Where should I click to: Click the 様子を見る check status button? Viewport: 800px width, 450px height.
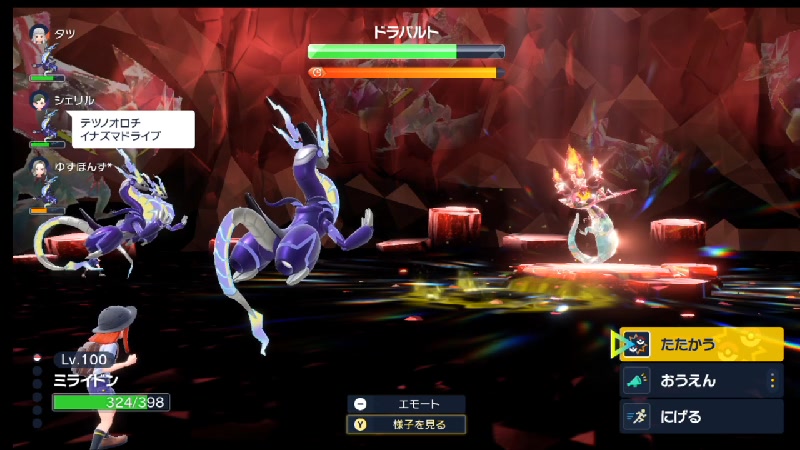coord(406,424)
